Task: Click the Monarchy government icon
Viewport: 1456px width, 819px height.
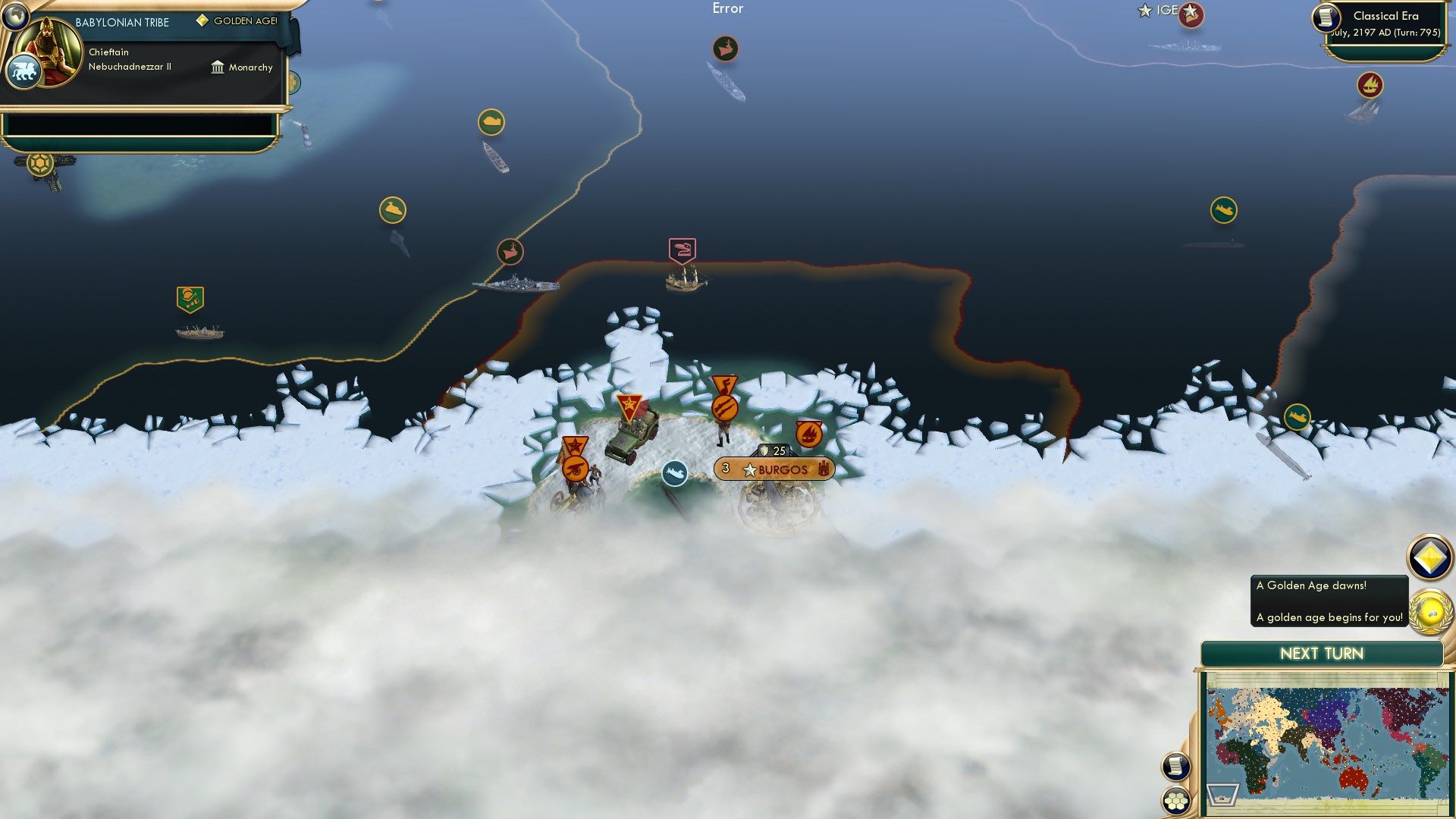Action: (218, 67)
